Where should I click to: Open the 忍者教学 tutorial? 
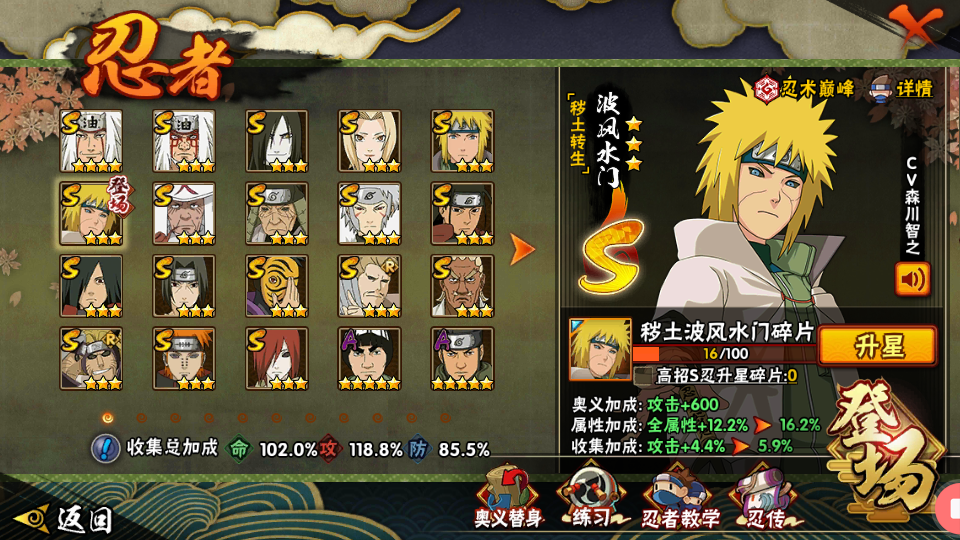(x=680, y=498)
